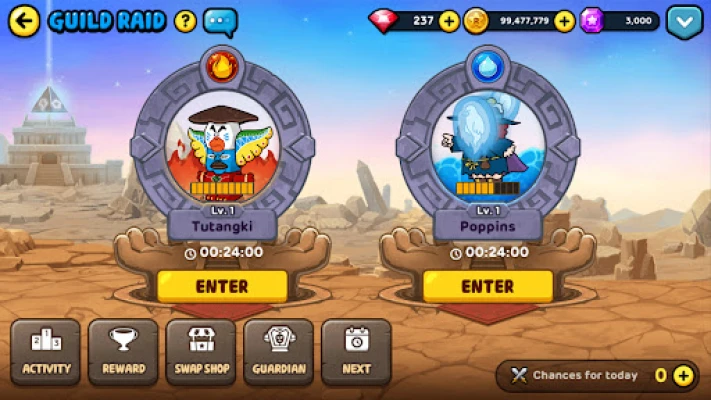Add more red gems with plus button
The width and height of the screenshot is (711, 400).
[449, 20]
